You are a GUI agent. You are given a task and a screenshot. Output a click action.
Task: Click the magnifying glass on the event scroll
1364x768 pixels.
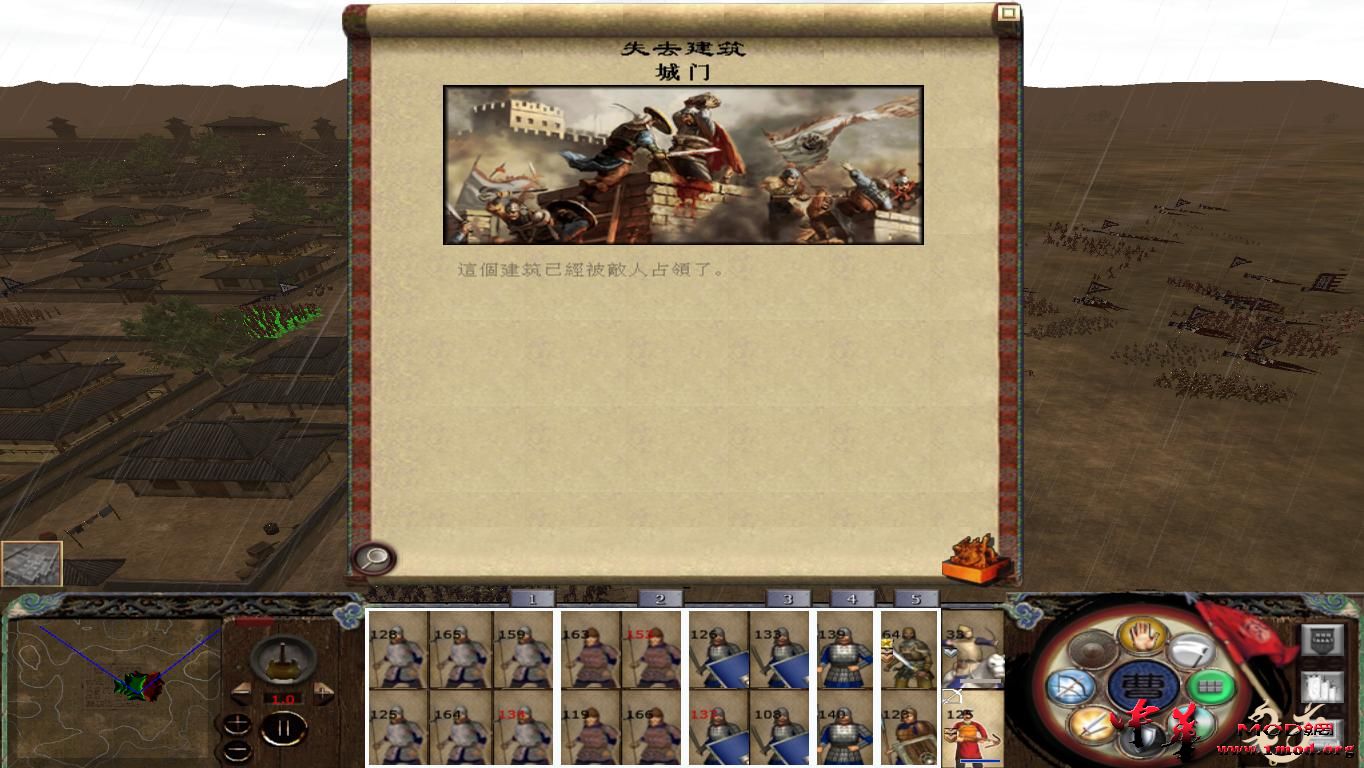(x=374, y=557)
